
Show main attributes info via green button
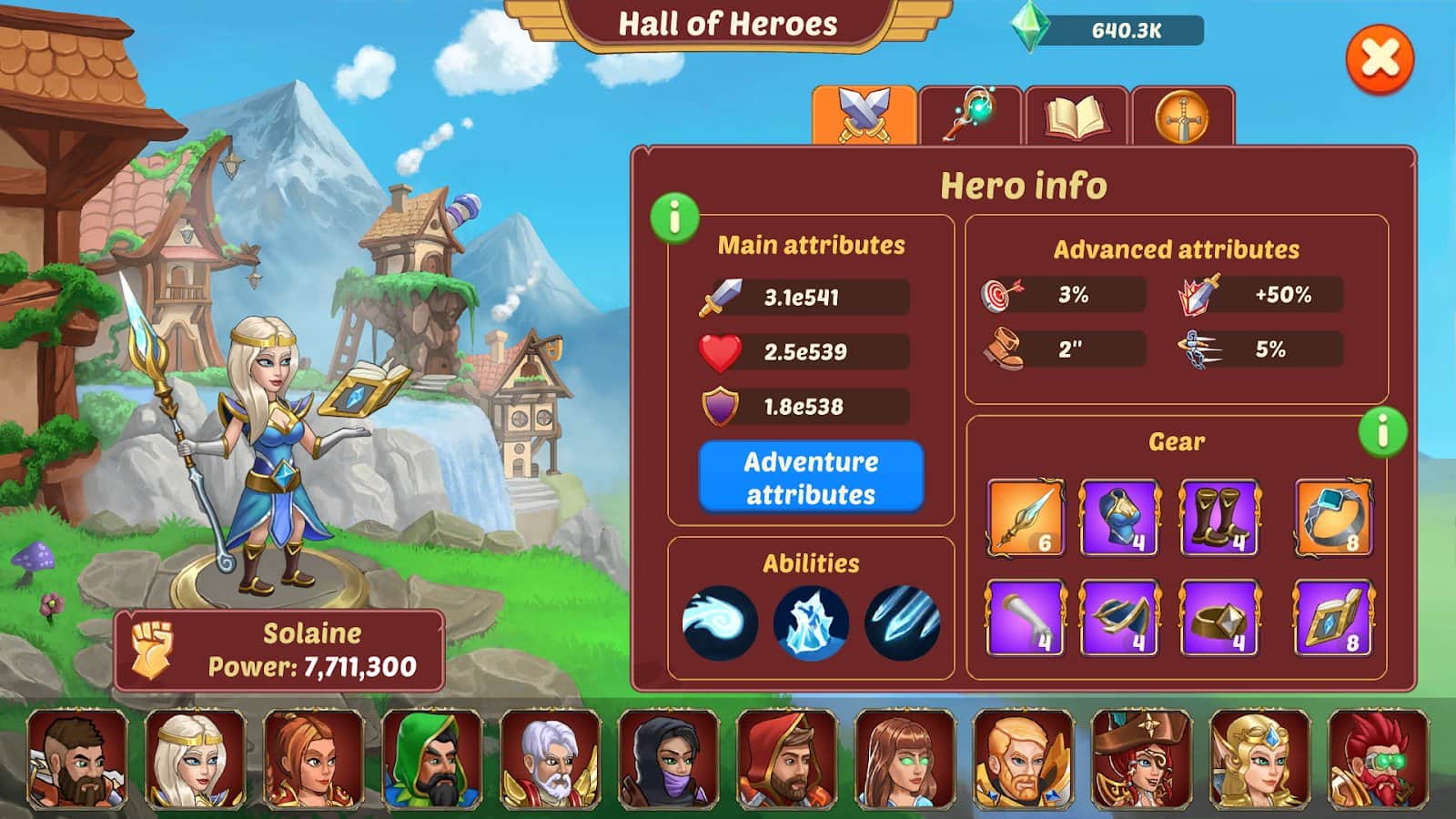tap(674, 218)
